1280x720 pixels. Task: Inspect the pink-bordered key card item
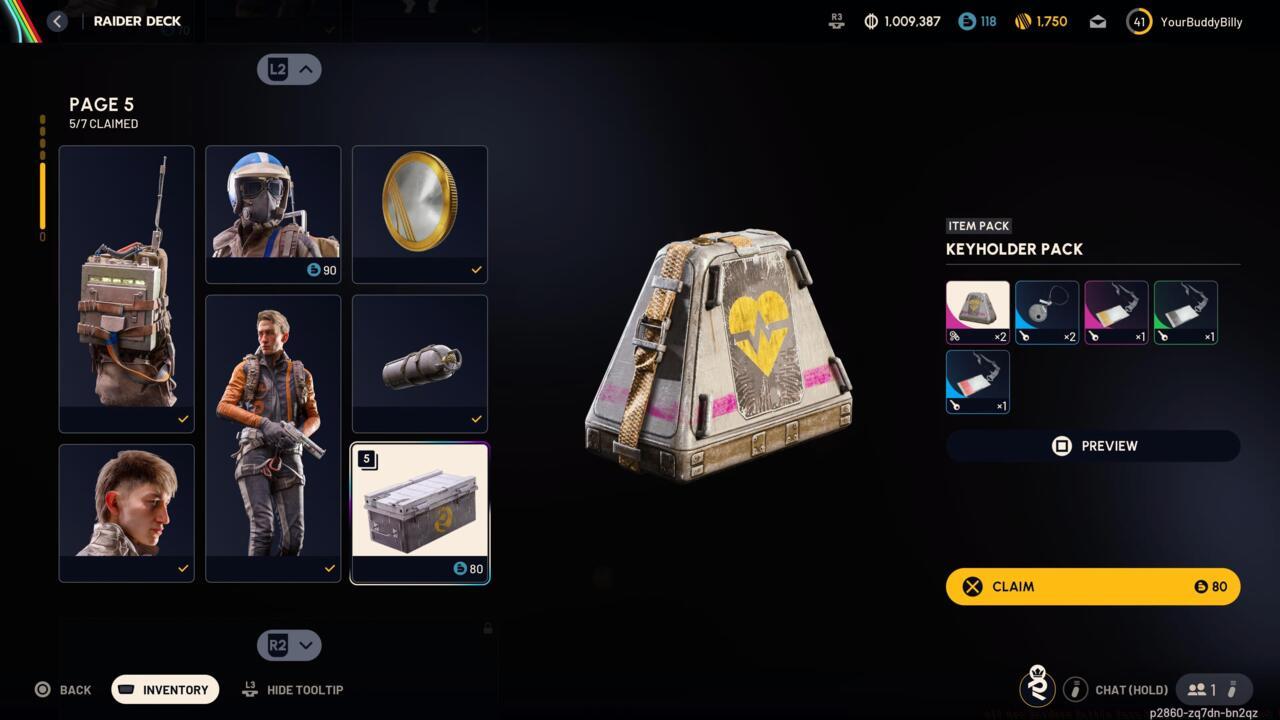click(x=1116, y=312)
